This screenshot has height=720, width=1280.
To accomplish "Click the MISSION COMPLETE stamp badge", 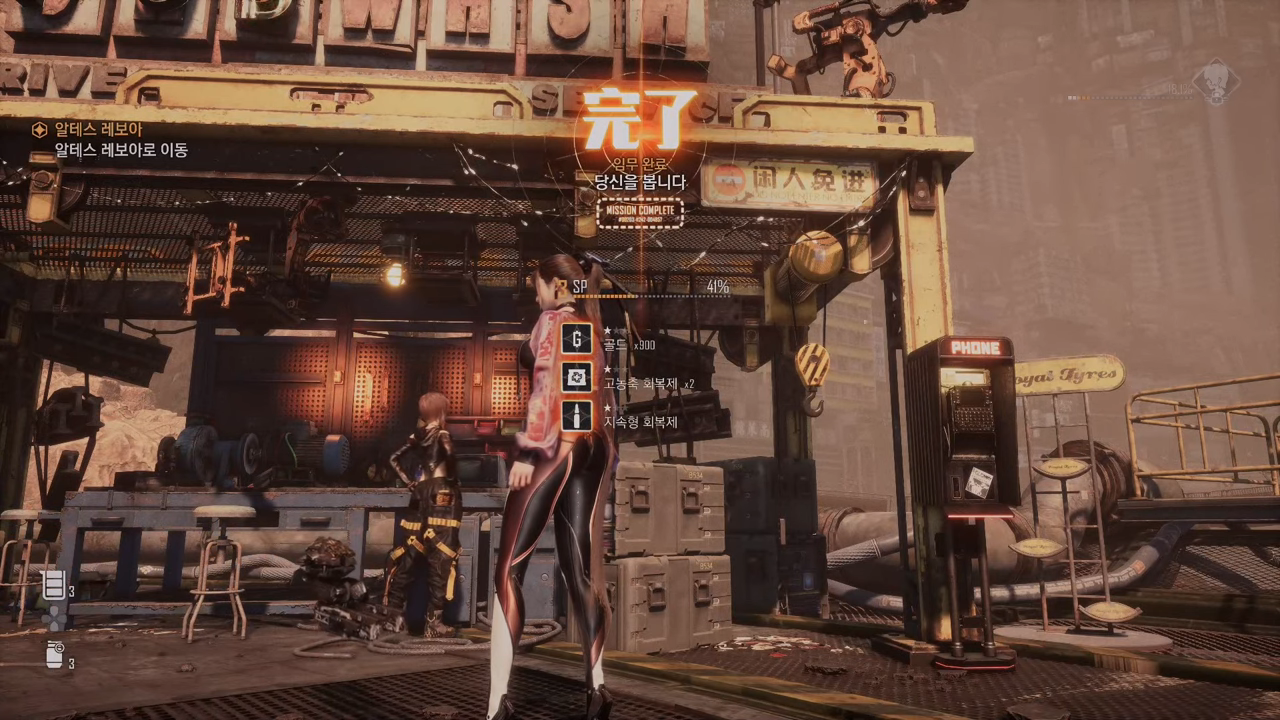I will (640, 213).
